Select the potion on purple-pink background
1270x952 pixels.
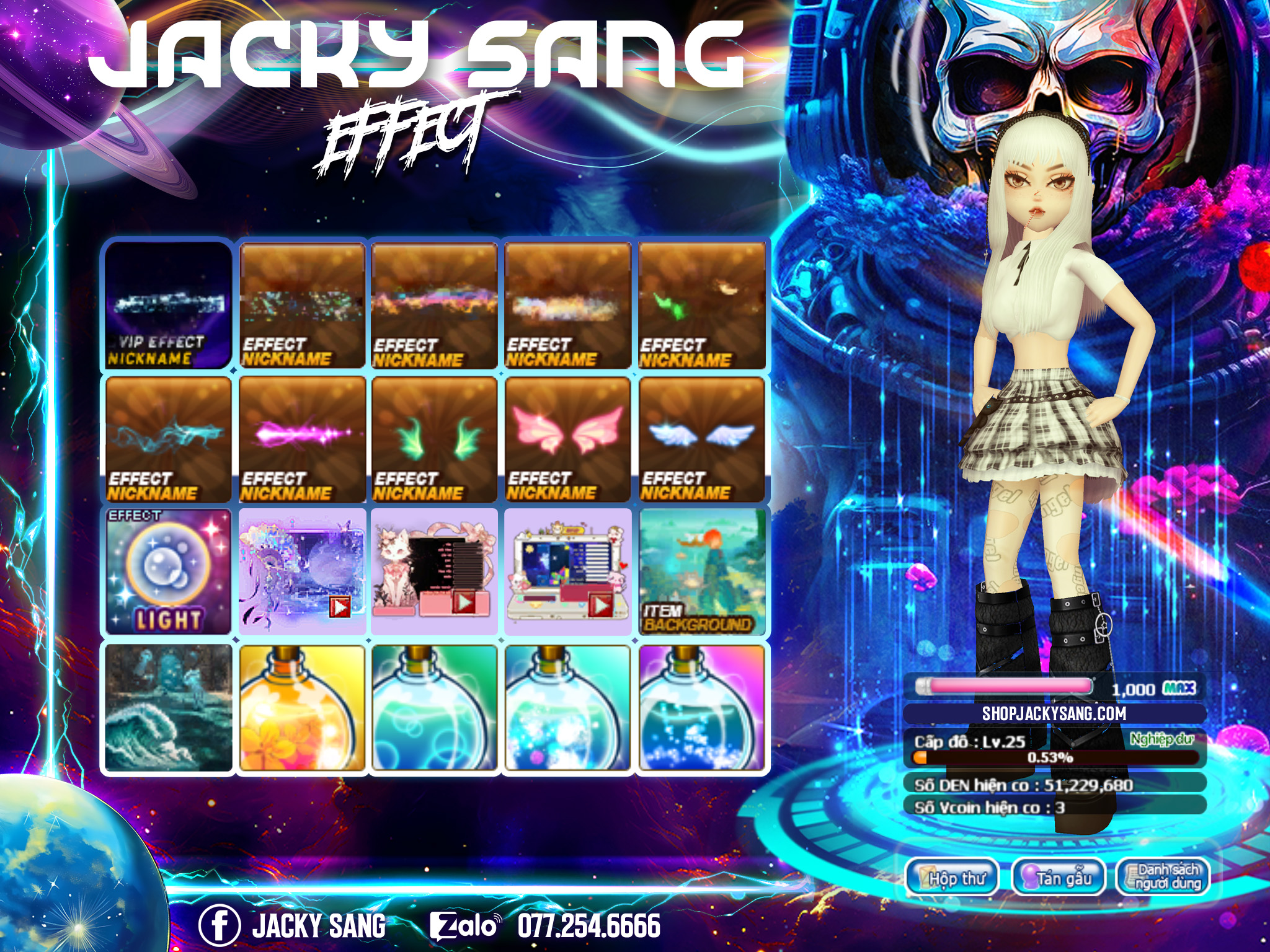[702, 707]
